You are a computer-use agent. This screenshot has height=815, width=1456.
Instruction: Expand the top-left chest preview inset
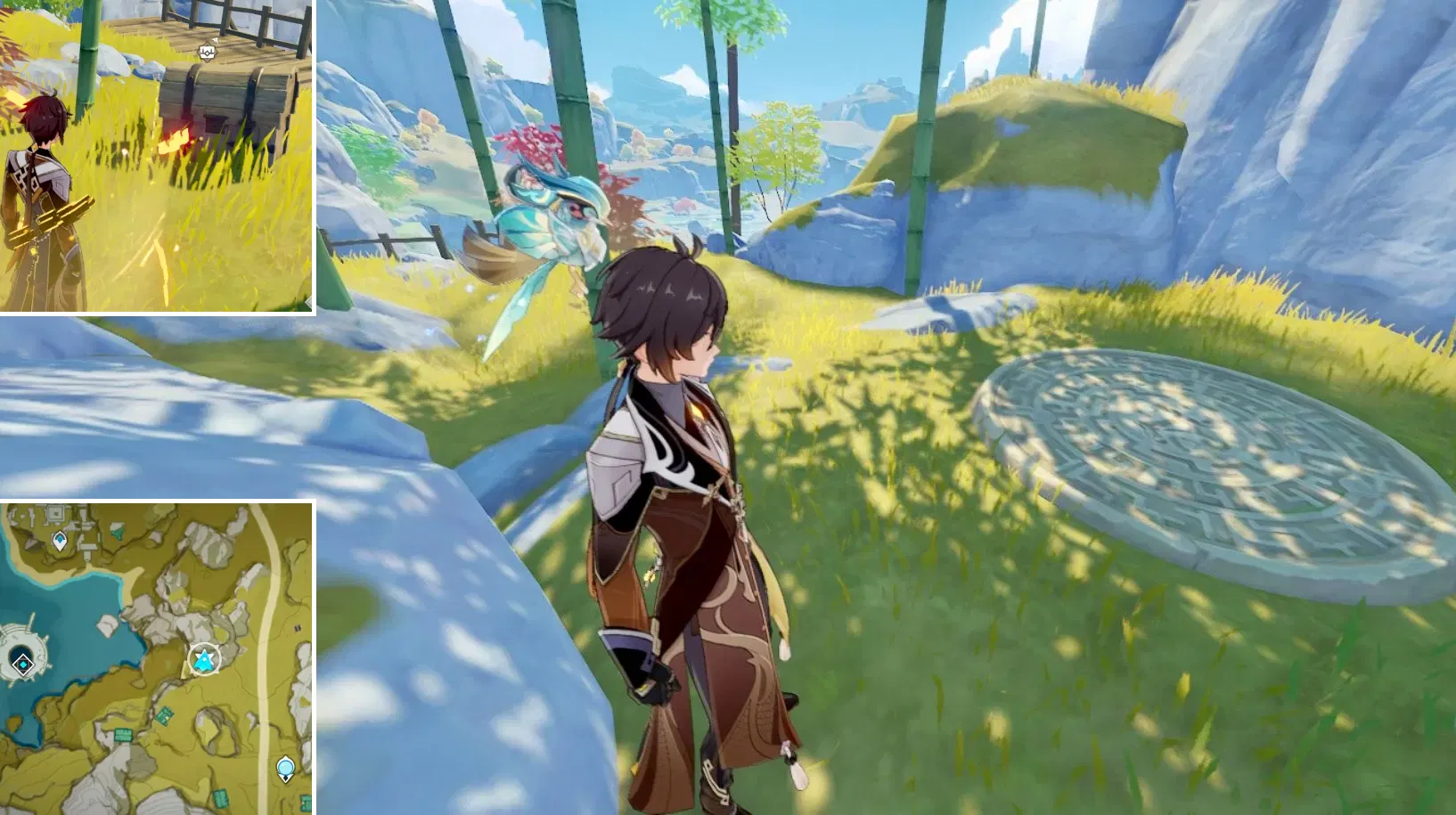click(x=158, y=160)
